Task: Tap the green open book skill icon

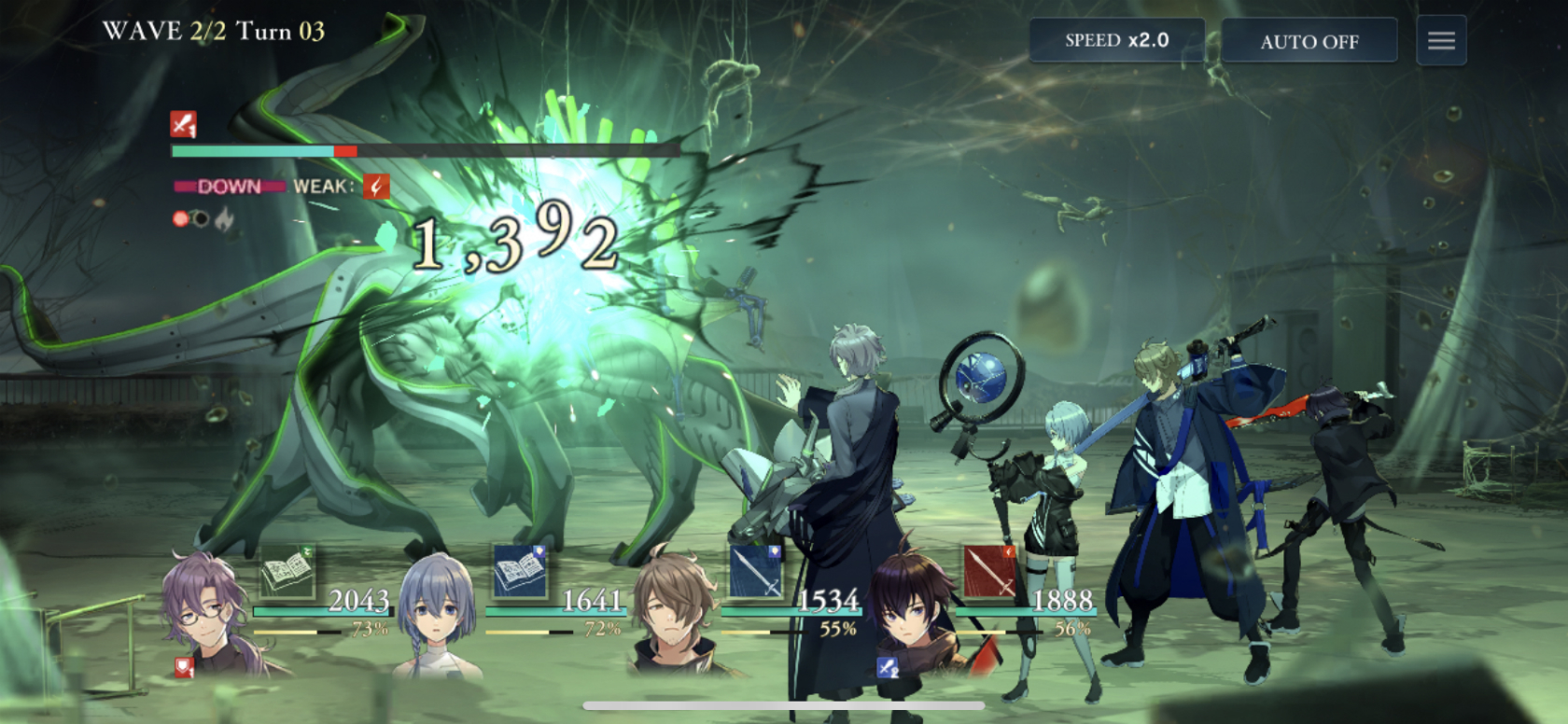Action: (x=287, y=572)
